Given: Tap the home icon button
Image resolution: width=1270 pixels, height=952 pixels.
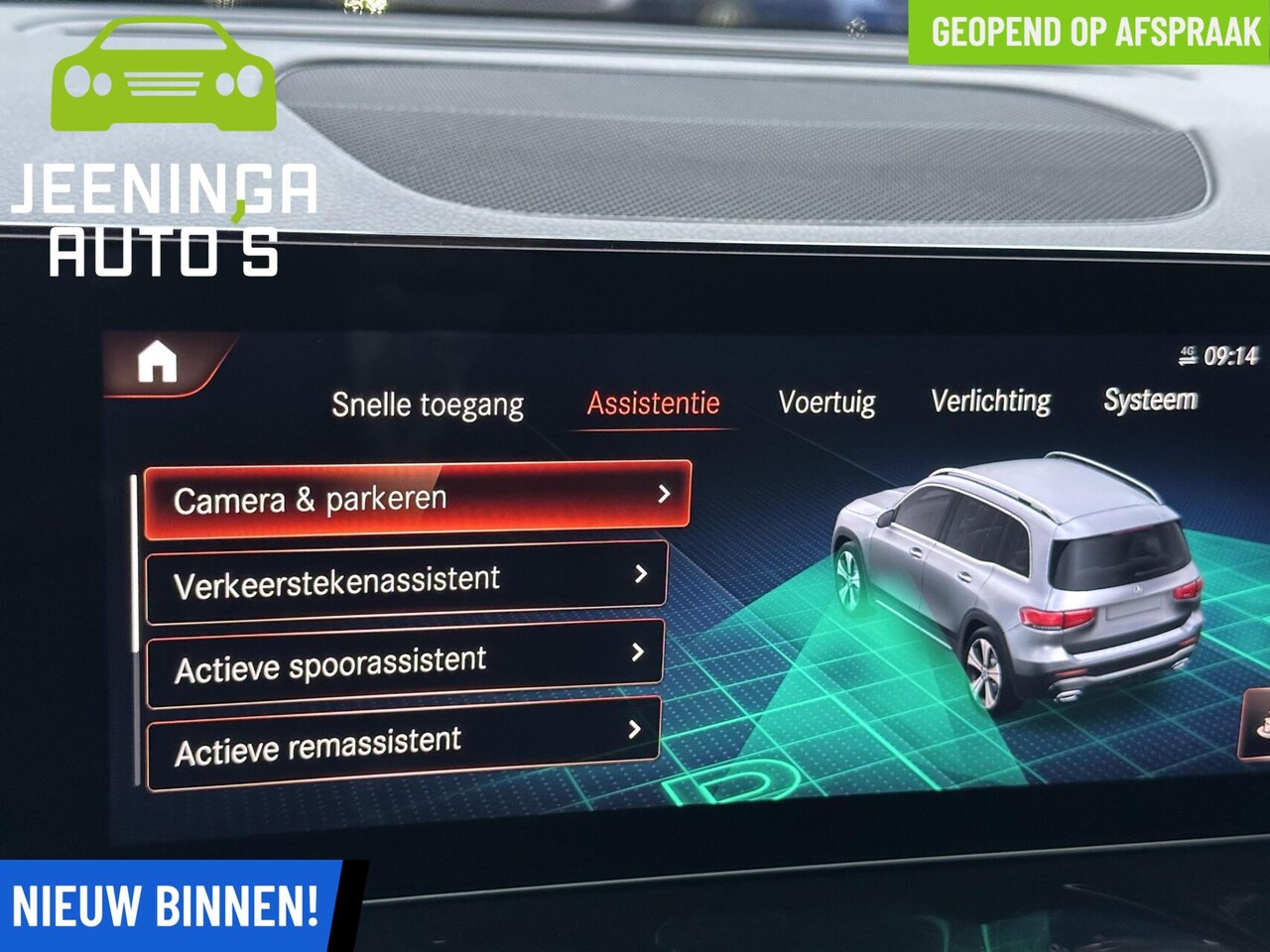Looking at the screenshot, I should point(158,363).
